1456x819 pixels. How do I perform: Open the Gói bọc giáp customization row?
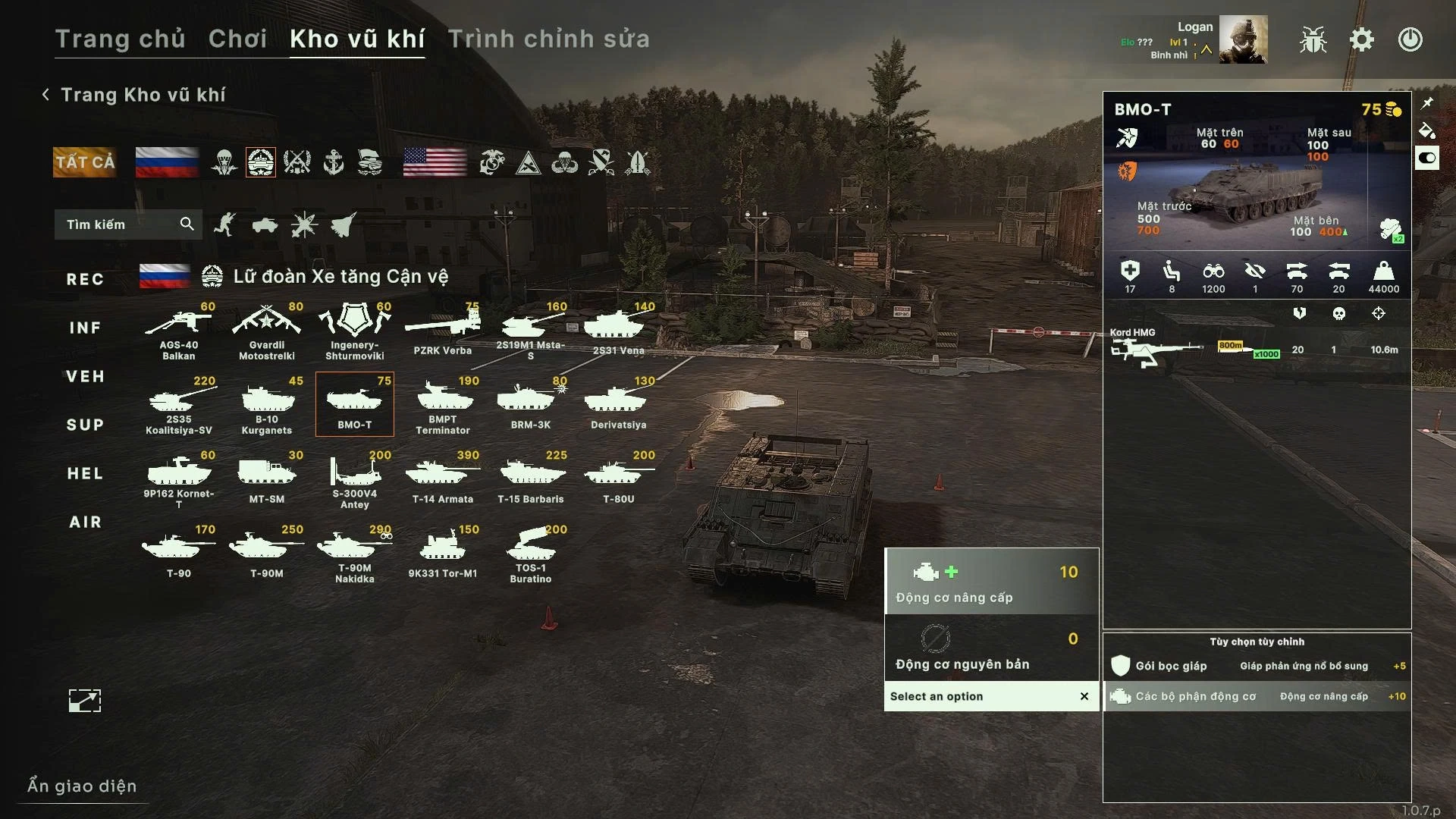(x=1257, y=666)
